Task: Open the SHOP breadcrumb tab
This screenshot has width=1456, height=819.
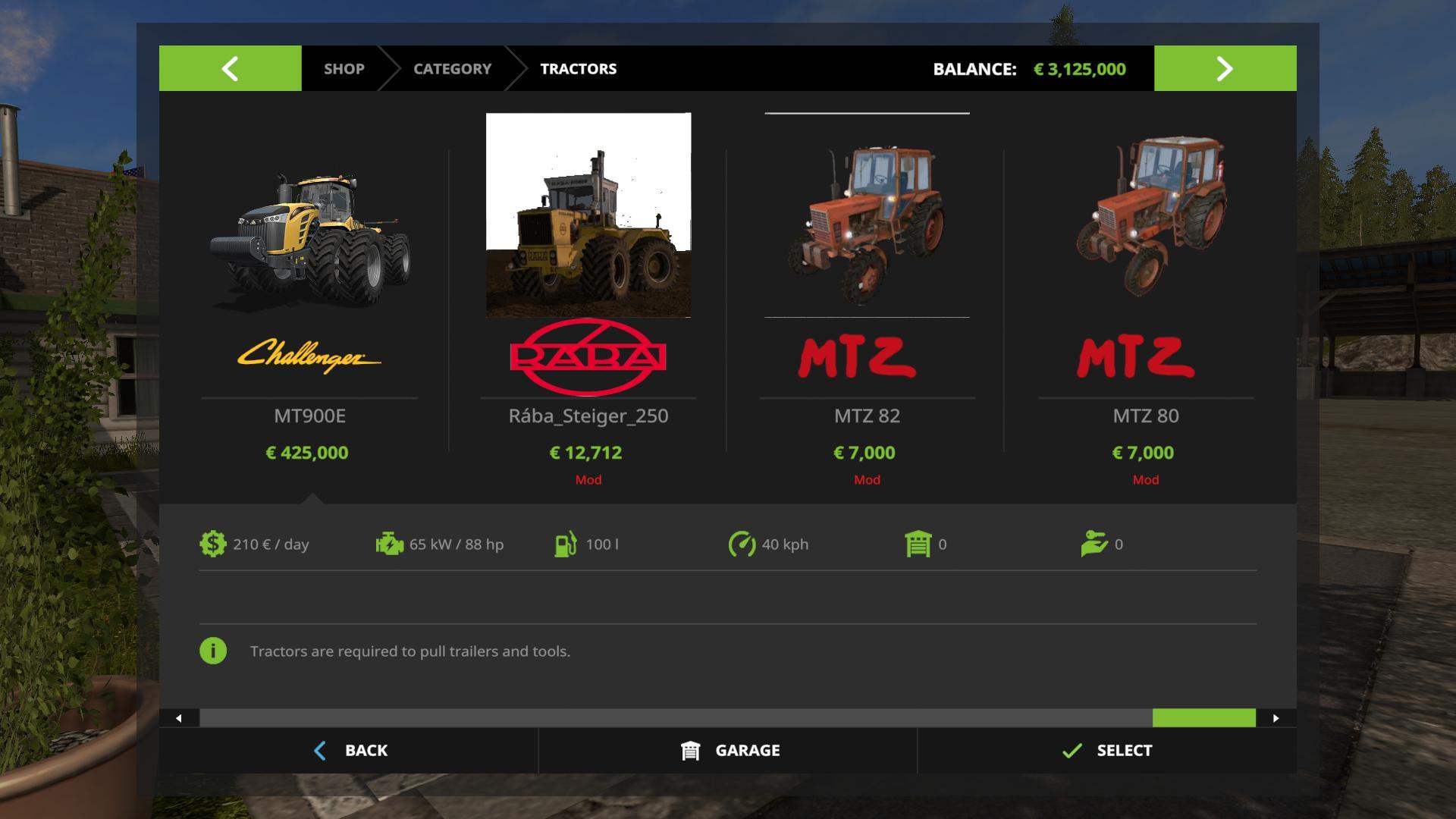Action: tap(344, 68)
